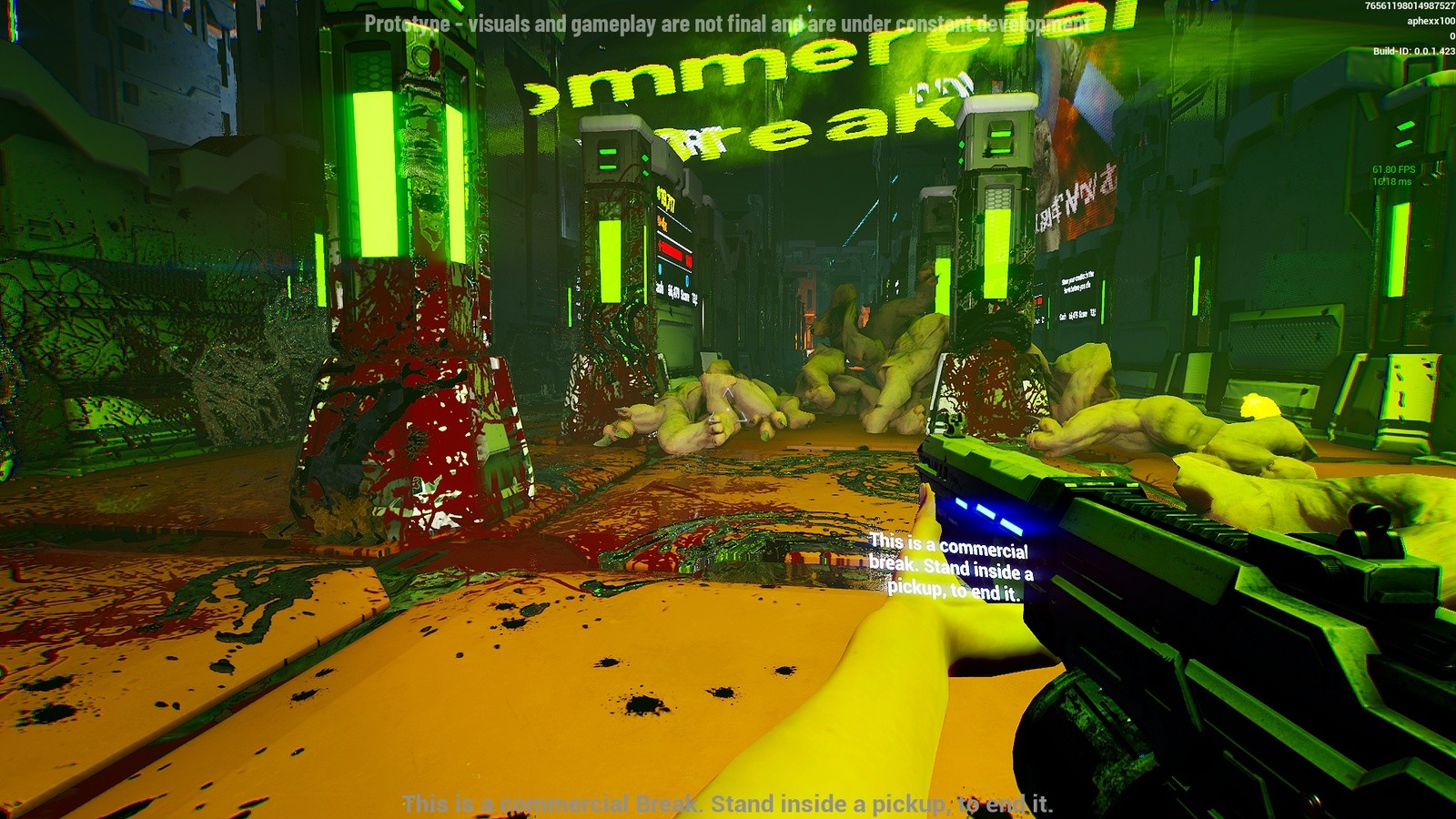Toggle the lower cyan indicator on the kiosk panel
Image resolution: width=1456 pixels, height=819 pixels.
point(686,279)
